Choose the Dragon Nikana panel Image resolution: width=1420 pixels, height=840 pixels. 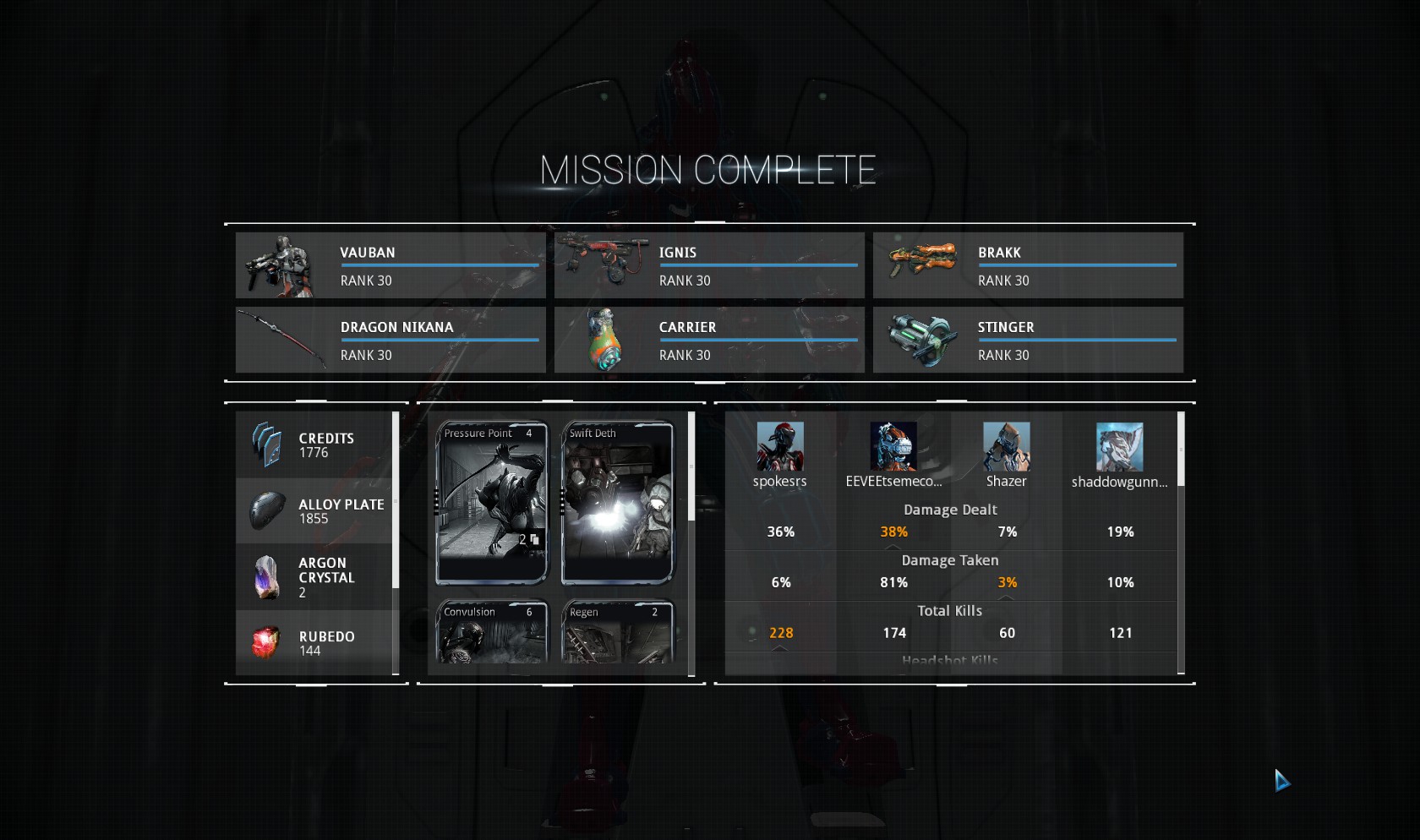pos(390,340)
